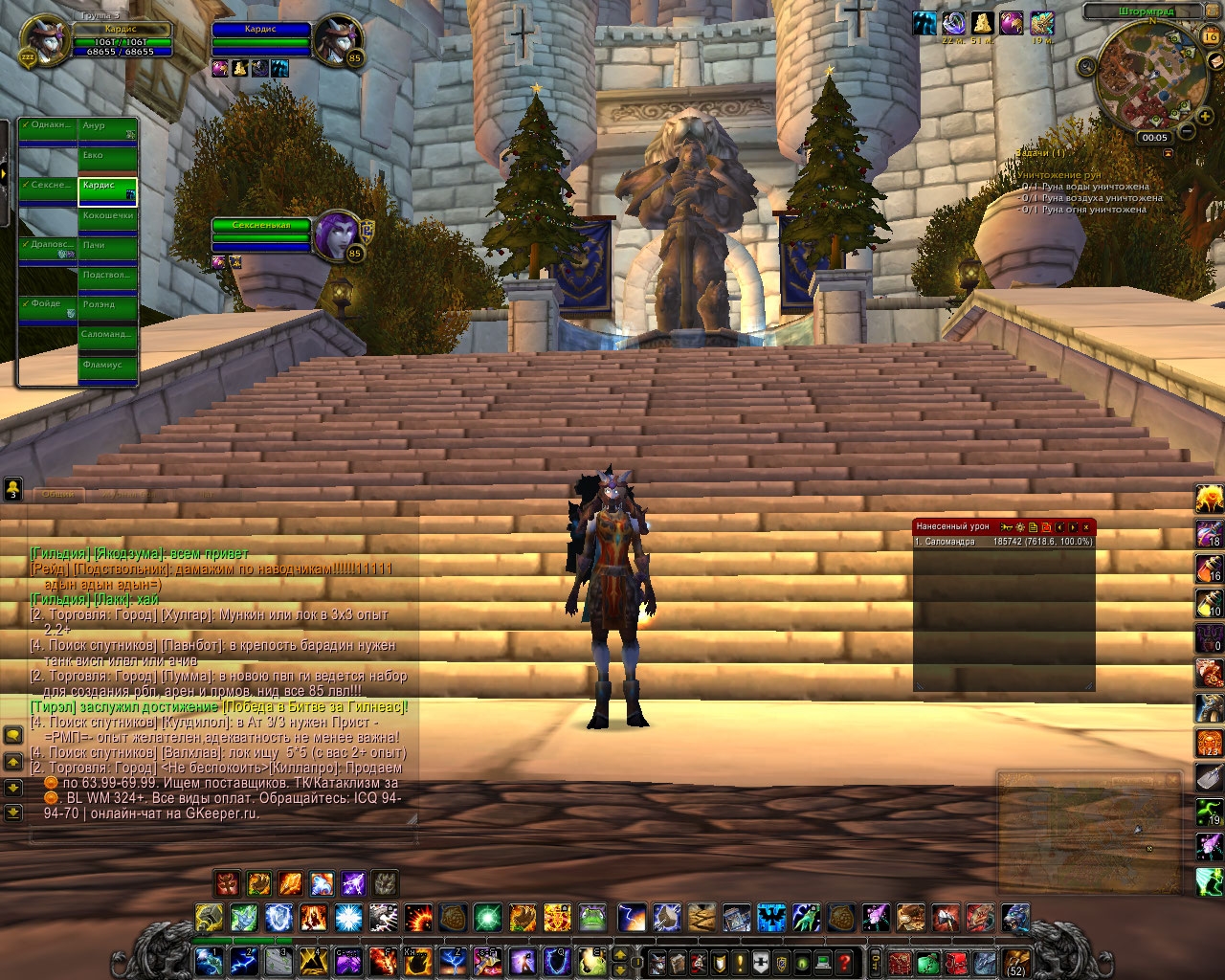Image resolution: width=1225 pixels, height=980 pixels.
Task: Select the Анур raid frame
Action: [x=107, y=131]
